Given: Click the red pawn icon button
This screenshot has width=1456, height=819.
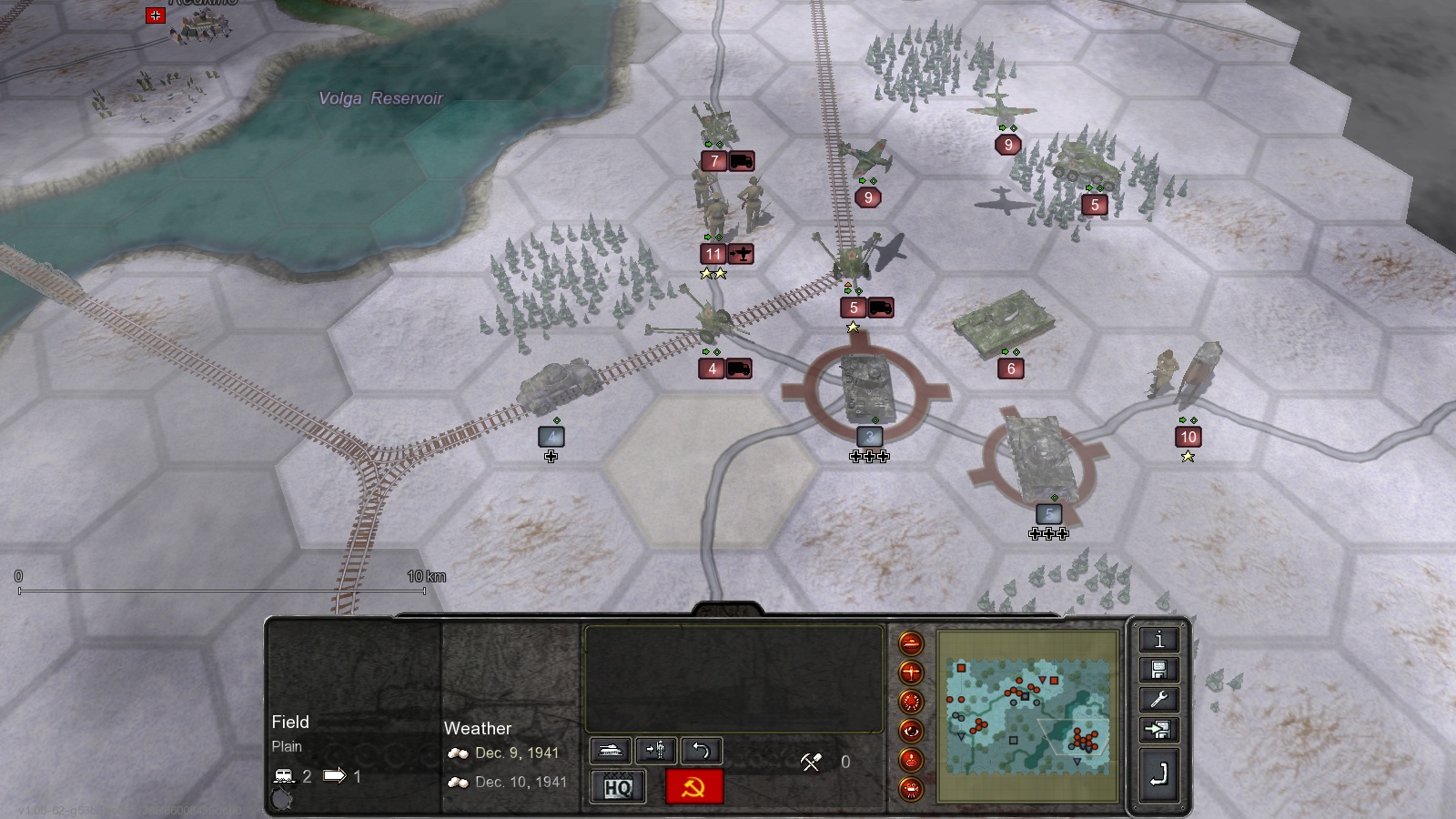Looking at the screenshot, I should [911, 760].
